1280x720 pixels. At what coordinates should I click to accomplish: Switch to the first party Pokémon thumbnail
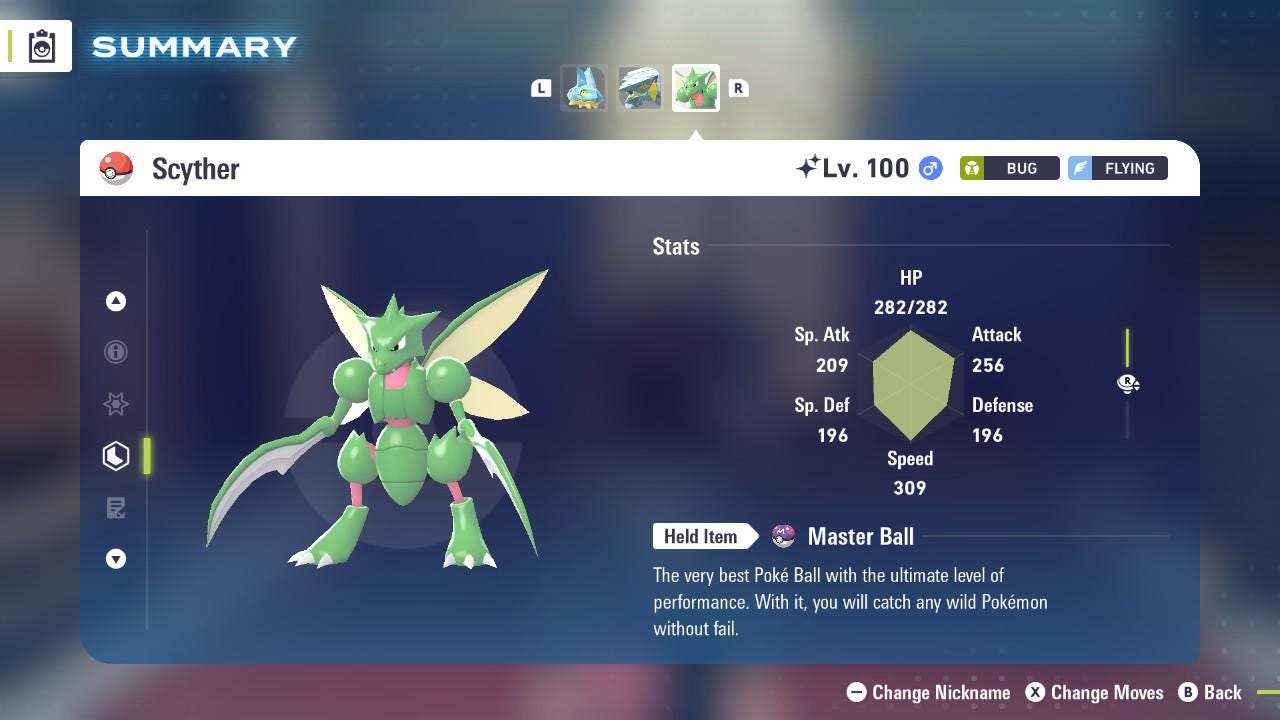tap(584, 88)
